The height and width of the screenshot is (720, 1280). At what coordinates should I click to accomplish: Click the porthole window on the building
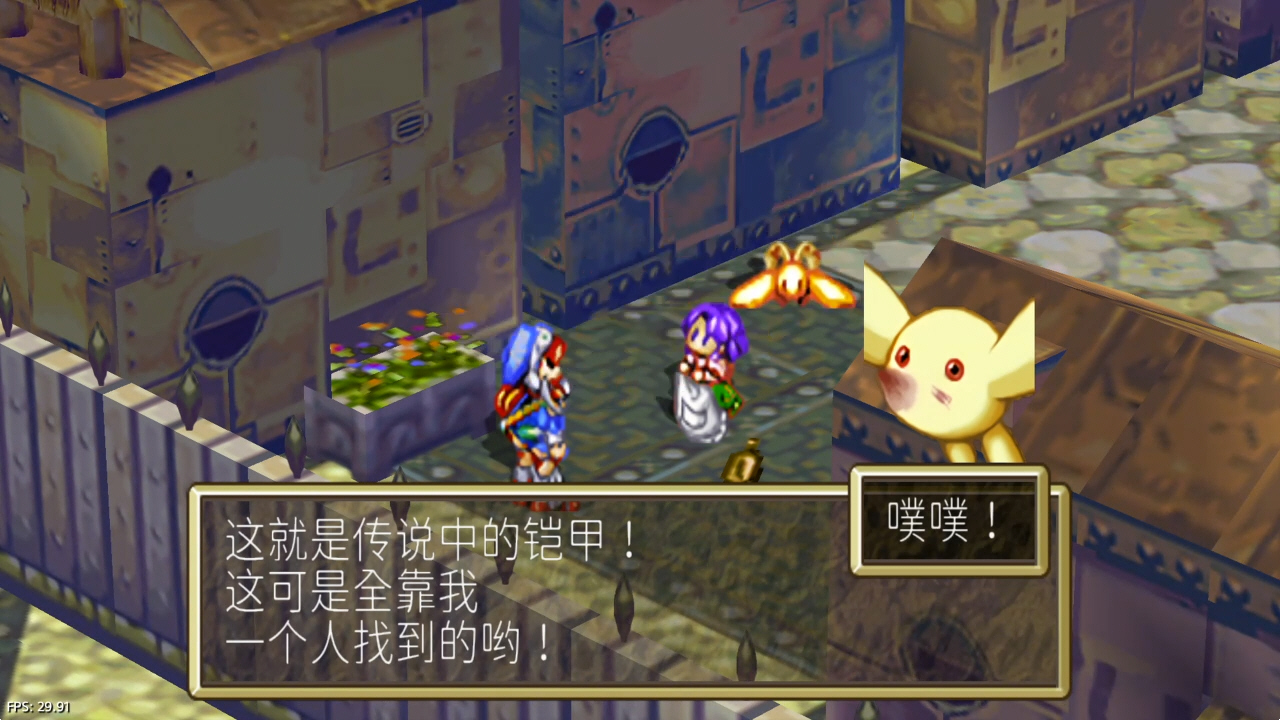click(x=656, y=150)
